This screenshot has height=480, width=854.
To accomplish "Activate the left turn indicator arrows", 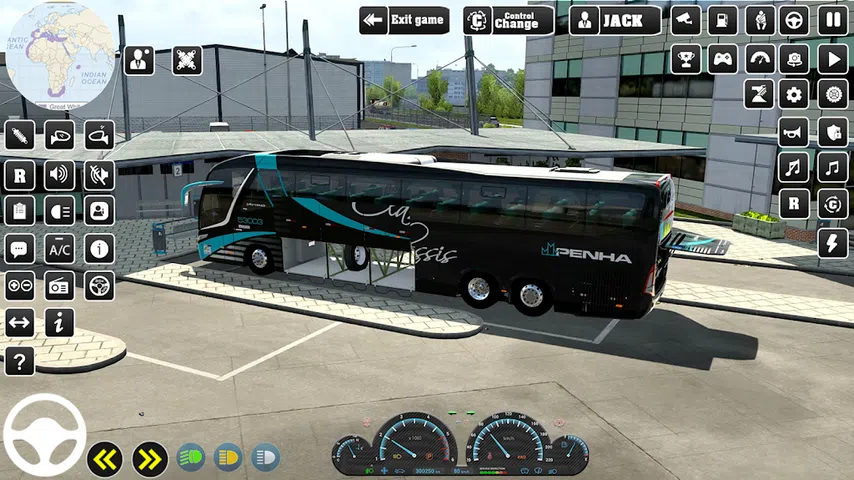I will tap(104, 459).
